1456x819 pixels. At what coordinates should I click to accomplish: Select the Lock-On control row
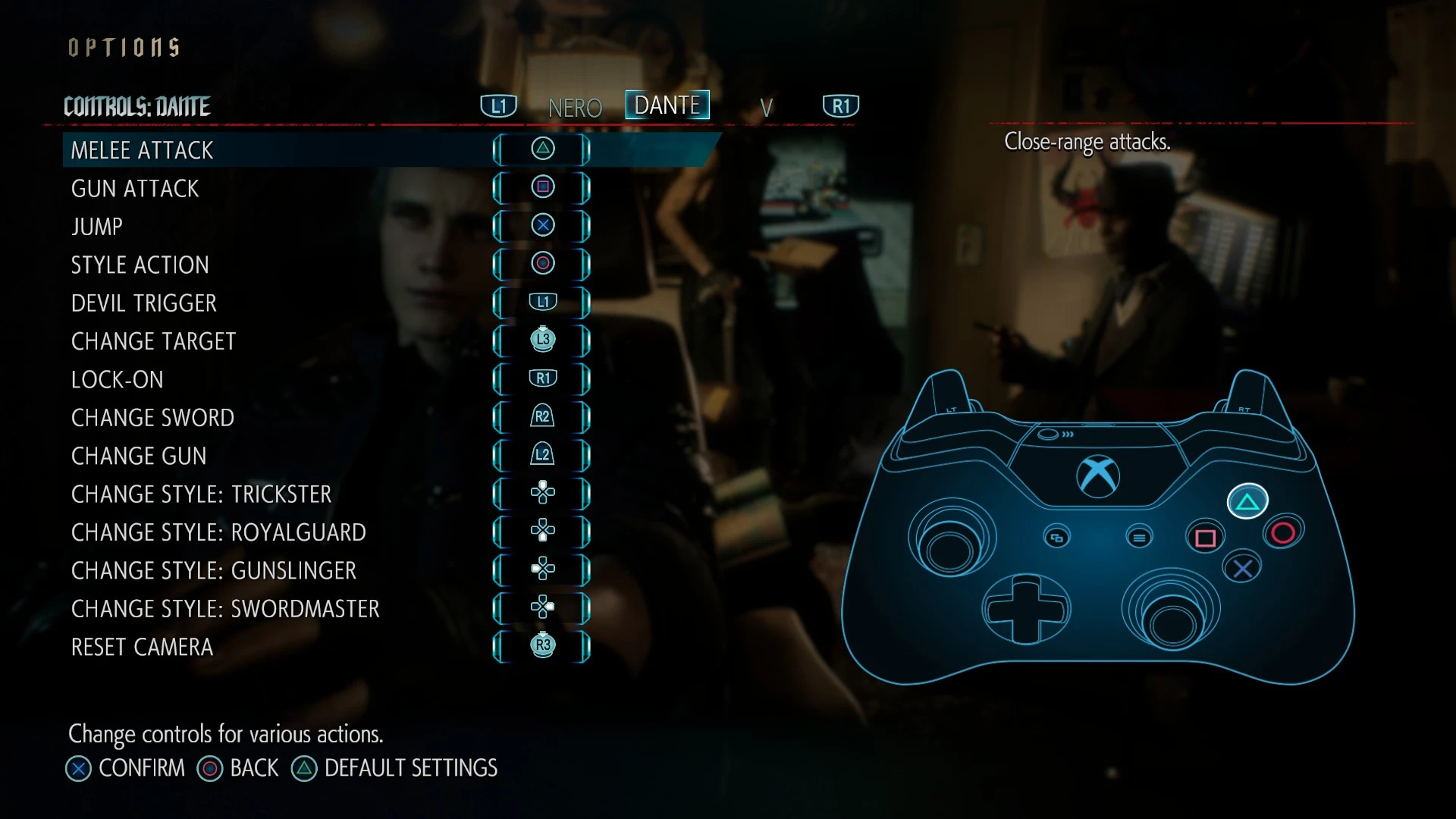[118, 379]
